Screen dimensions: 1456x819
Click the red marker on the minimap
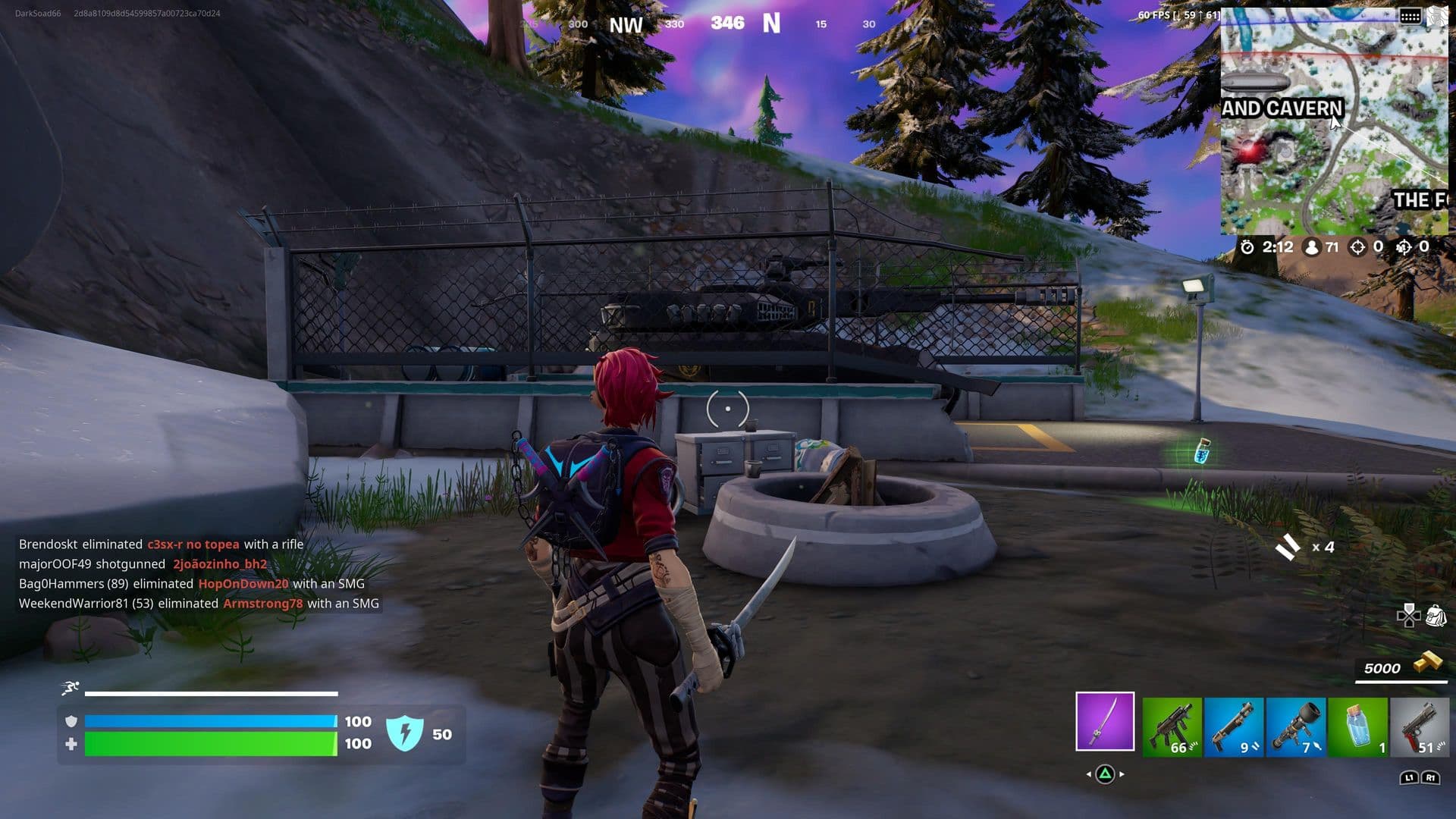coord(1251,150)
